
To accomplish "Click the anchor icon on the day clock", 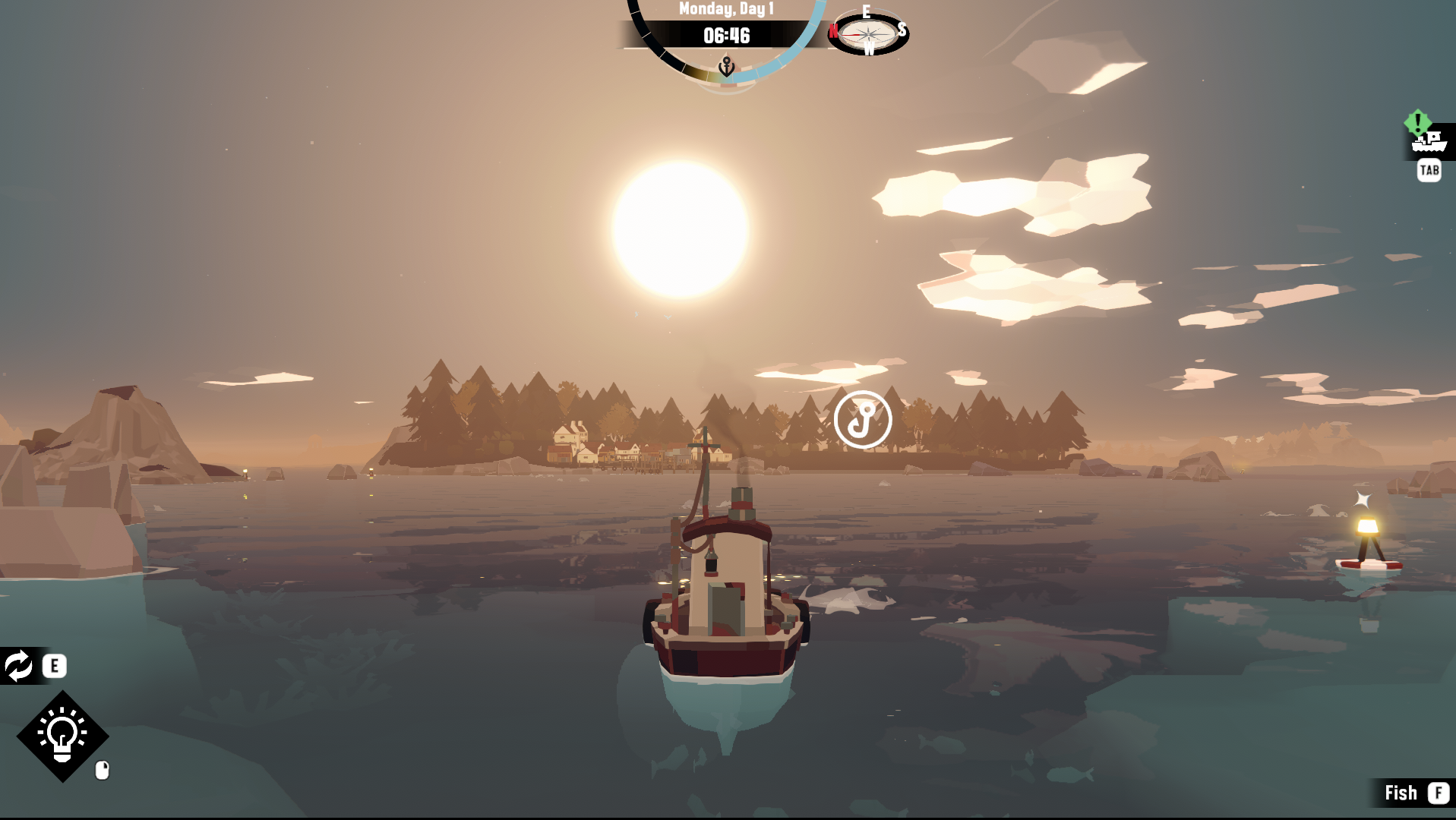I will pyautogui.click(x=727, y=67).
